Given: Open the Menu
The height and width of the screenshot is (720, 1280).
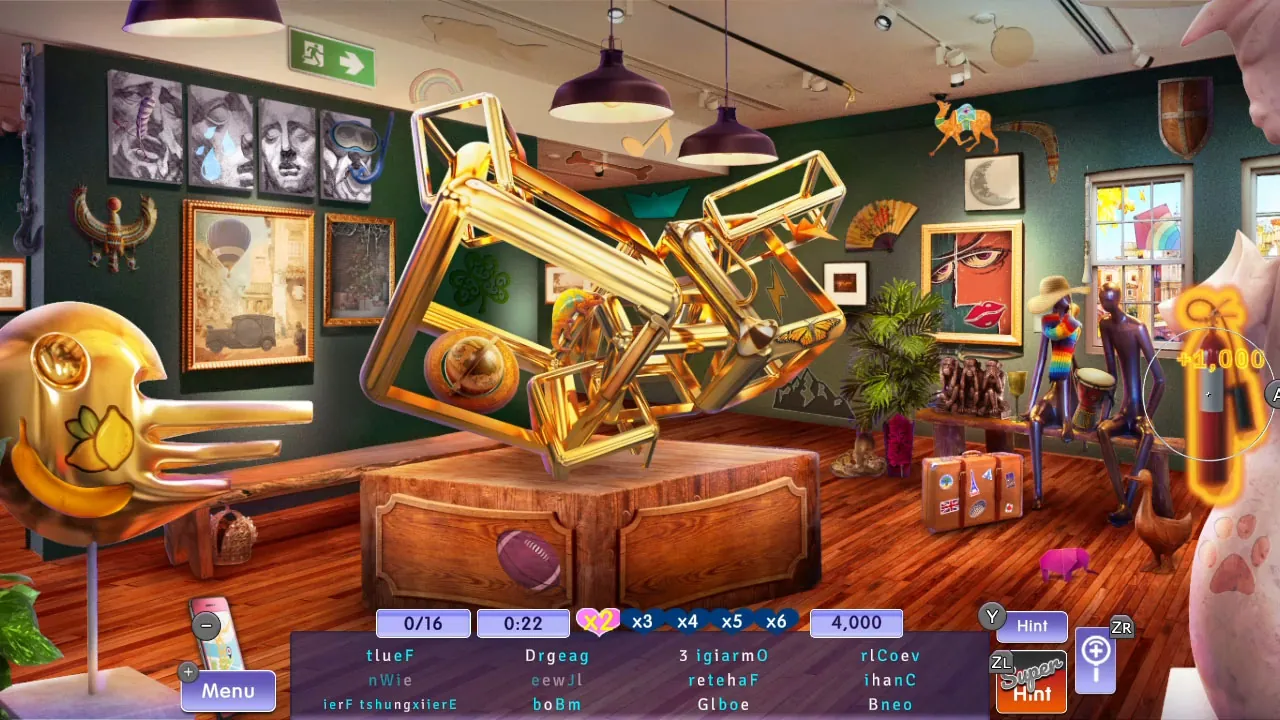Looking at the screenshot, I should [227, 690].
